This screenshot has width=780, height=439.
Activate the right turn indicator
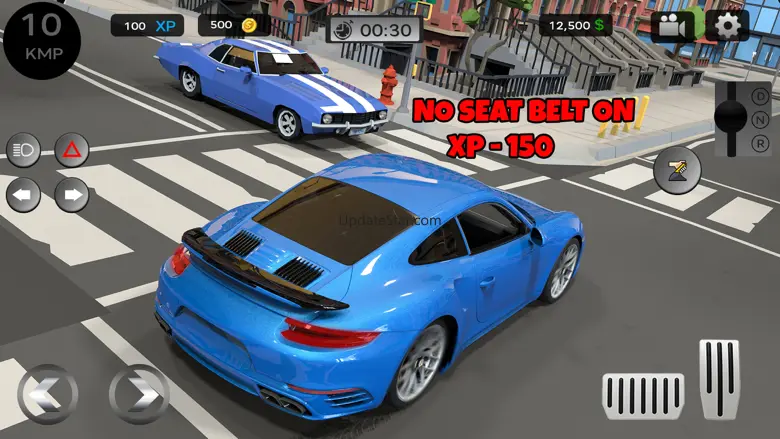point(72,194)
